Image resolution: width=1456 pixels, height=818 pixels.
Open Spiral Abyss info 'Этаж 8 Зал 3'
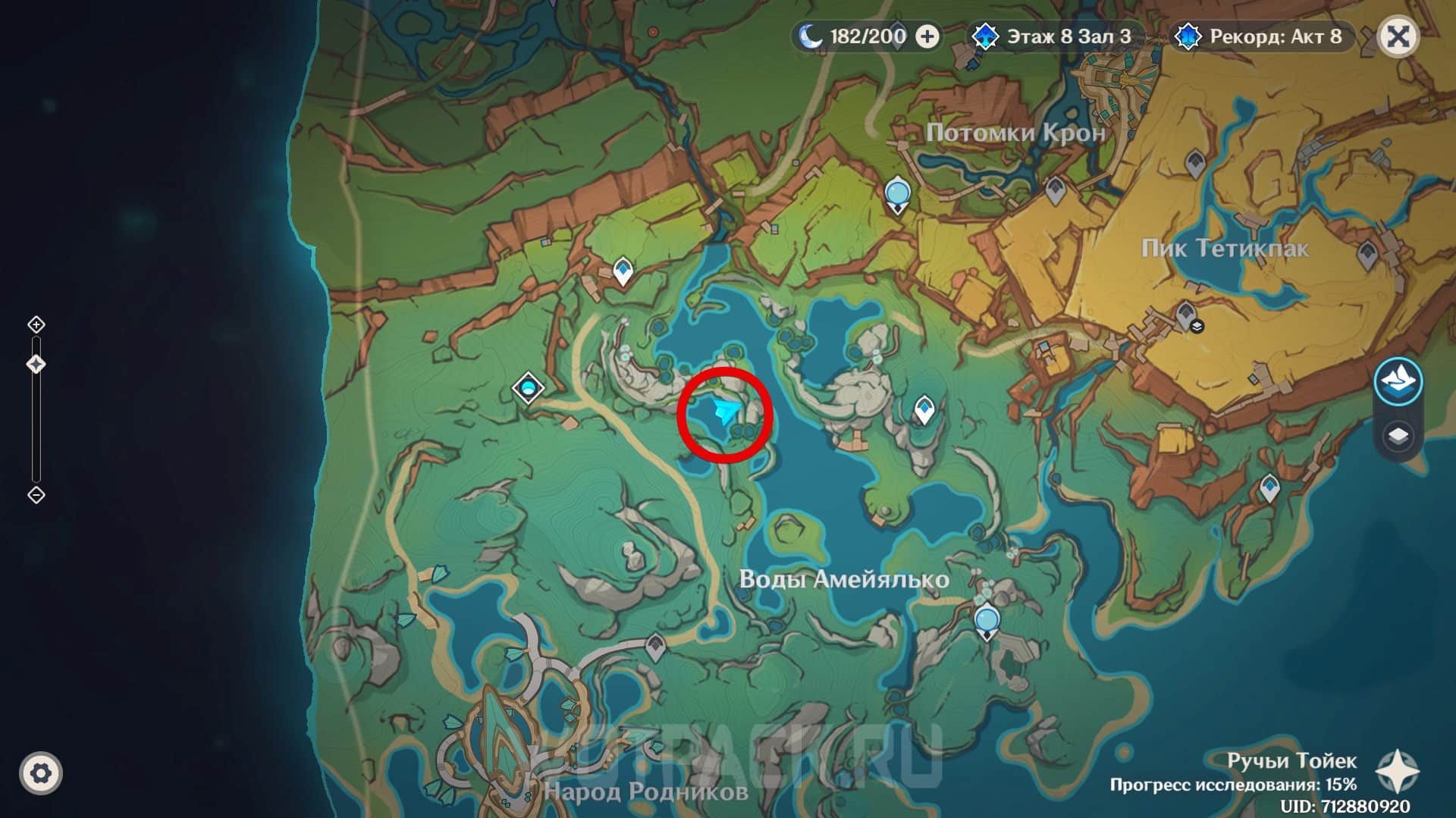click(x=1054, y=36)
